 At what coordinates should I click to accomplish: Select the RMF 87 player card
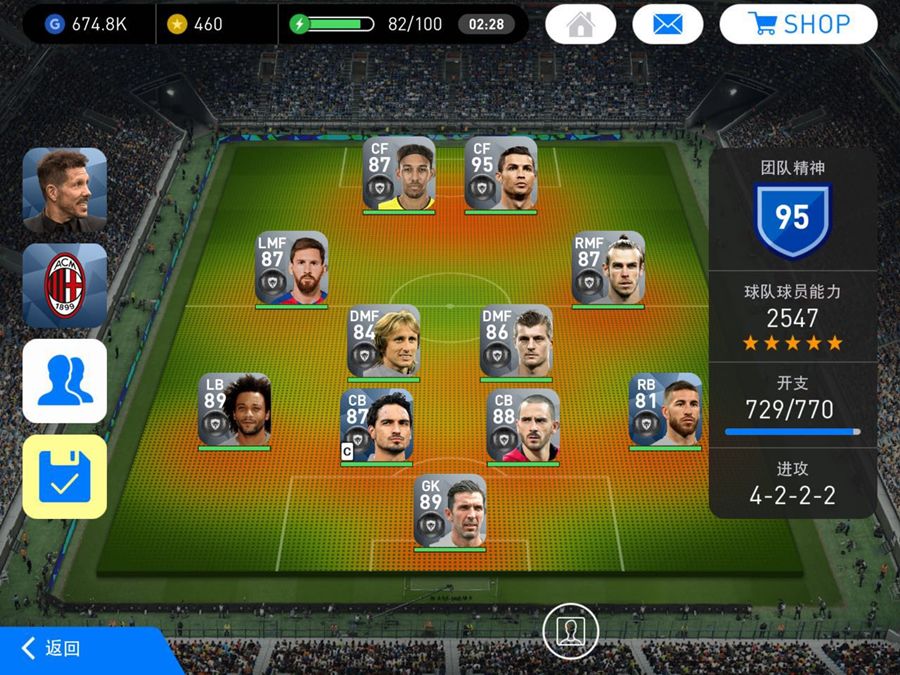point(608,268)
